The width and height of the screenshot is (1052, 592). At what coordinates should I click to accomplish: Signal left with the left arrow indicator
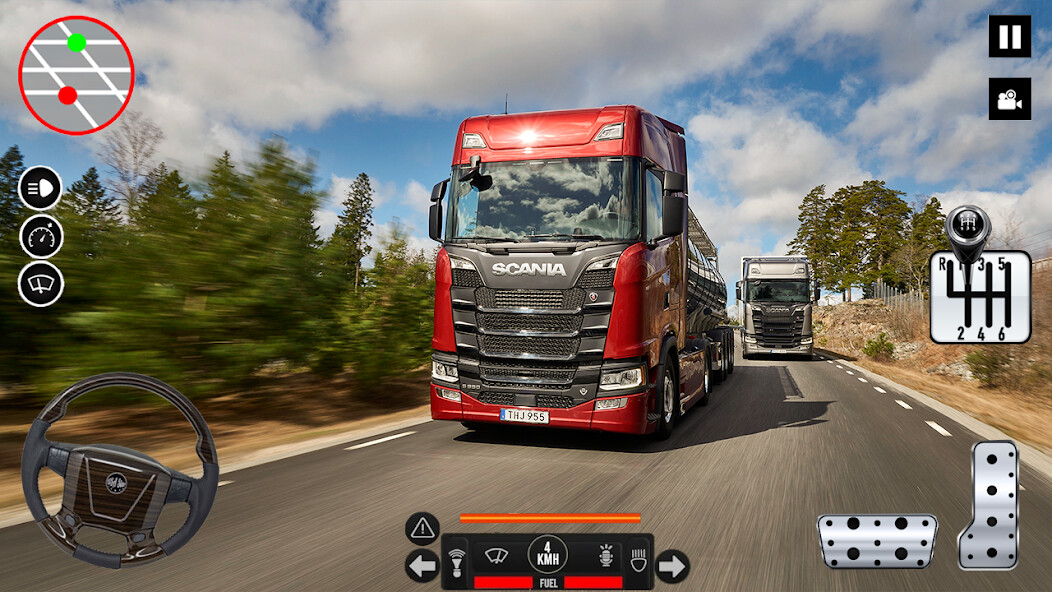[x=422, y=566]
